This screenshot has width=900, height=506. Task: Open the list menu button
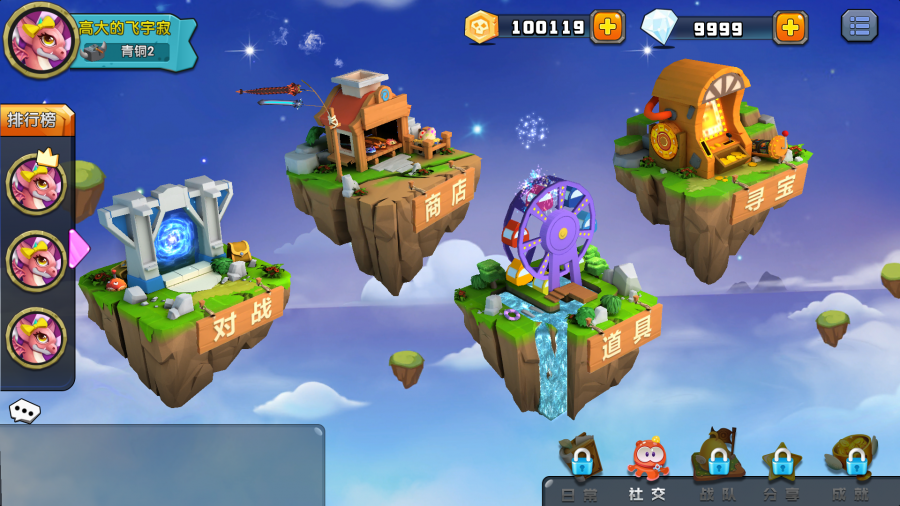click(x=859, y=26)
